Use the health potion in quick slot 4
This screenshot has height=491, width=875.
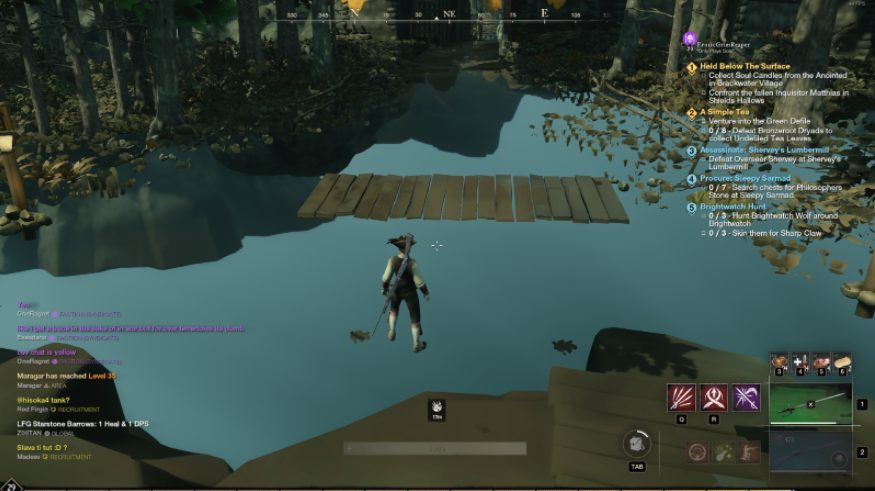coord(800,362)
